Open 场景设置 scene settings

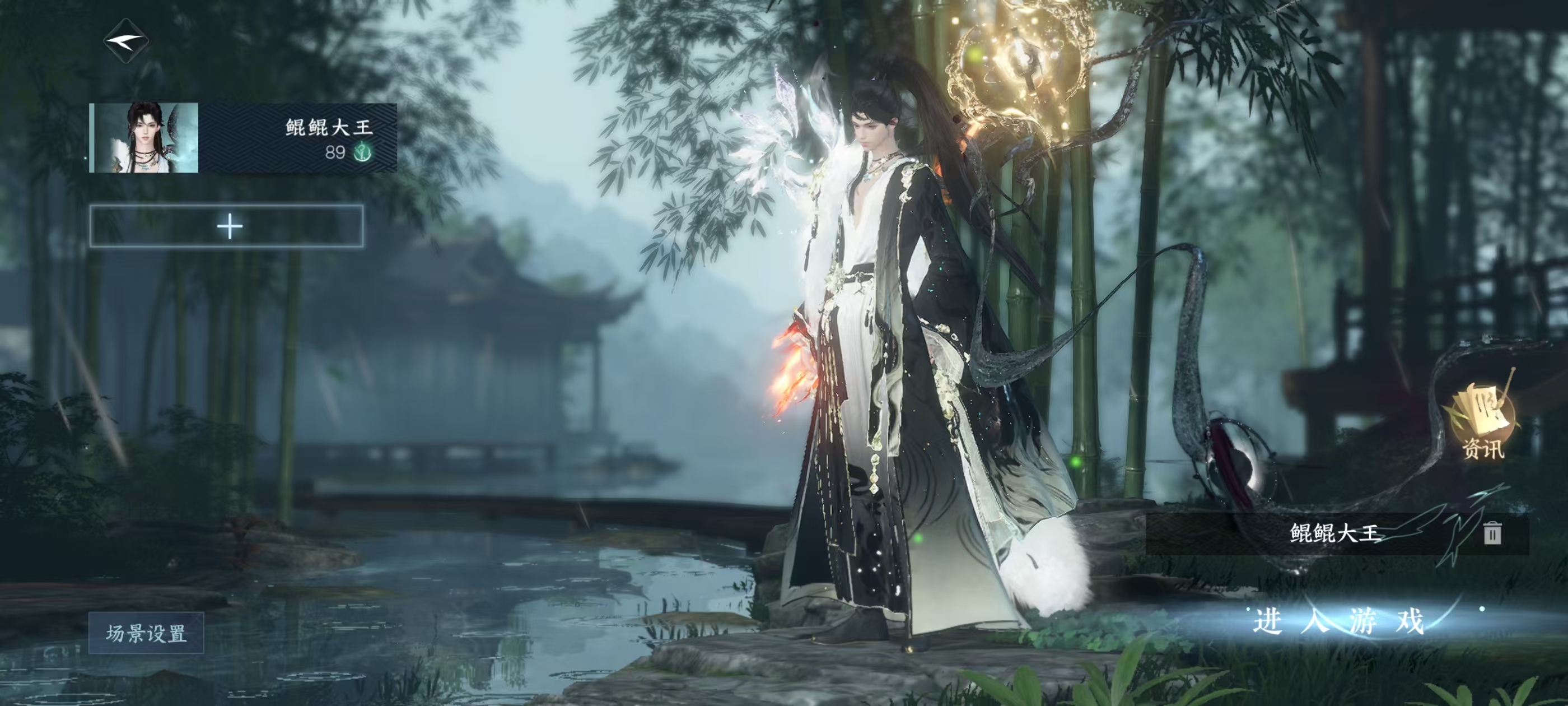point(146,634)
